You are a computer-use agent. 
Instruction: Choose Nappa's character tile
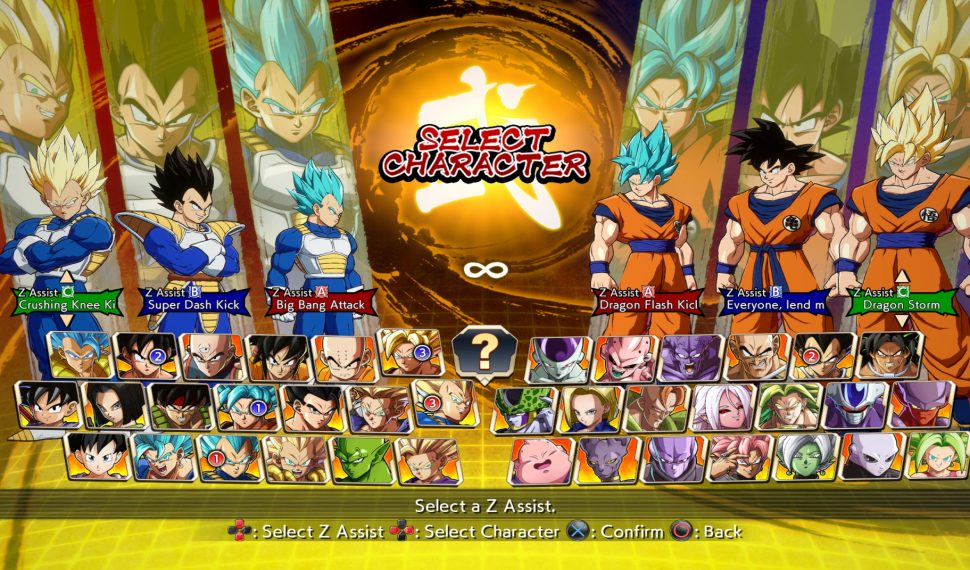click(x=757, y=357)
